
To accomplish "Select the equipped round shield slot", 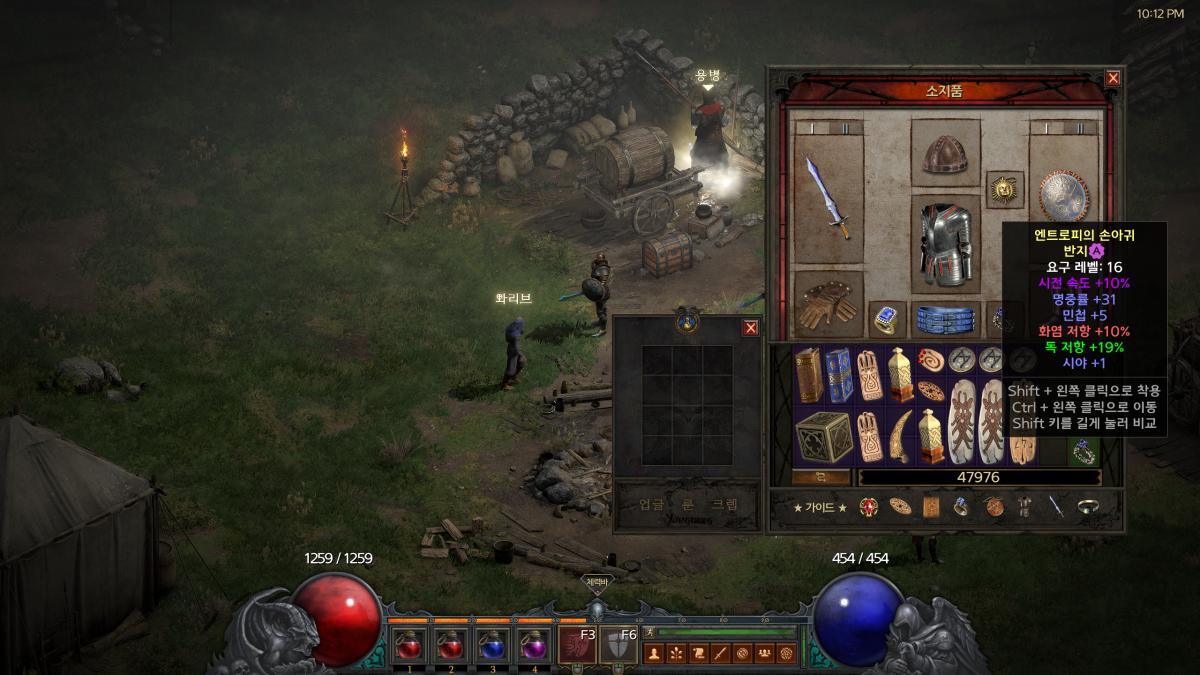I will tap(1064, 196).
